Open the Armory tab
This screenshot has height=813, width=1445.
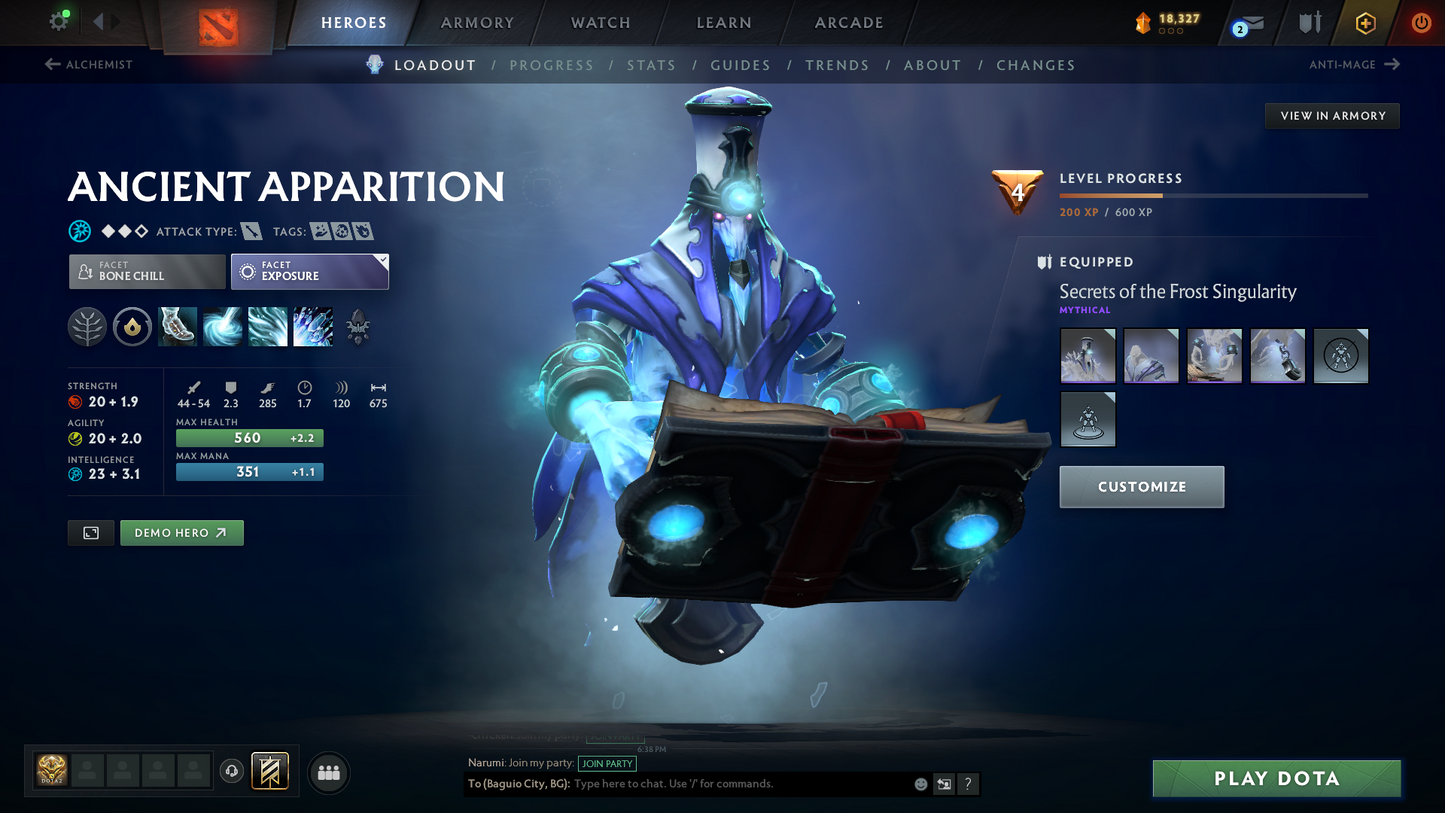(x=477, y=23)
